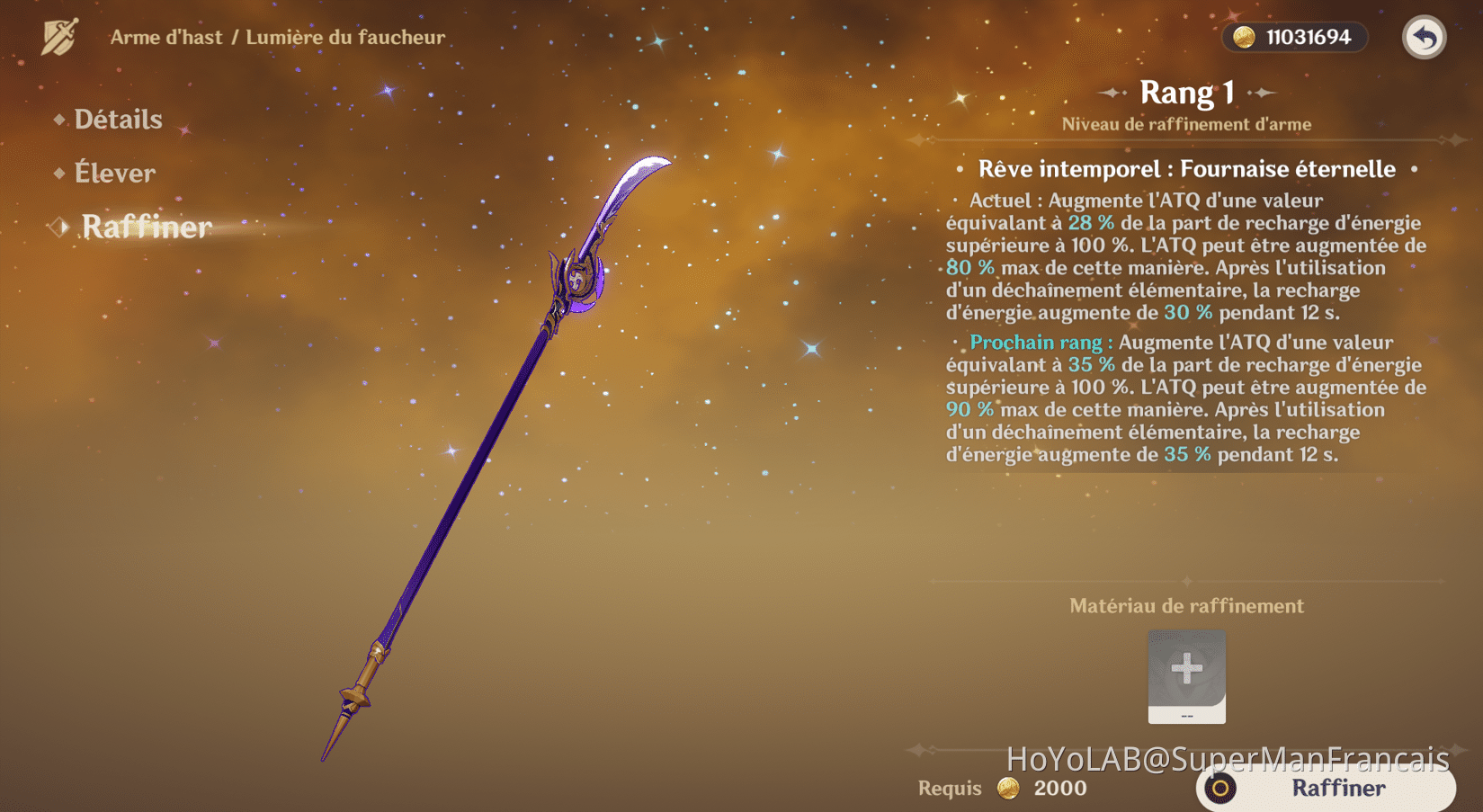This screenshot has width=1483, height=812.
Task: Click the diamond marker beside Raffiner
Action: [58, 228]
